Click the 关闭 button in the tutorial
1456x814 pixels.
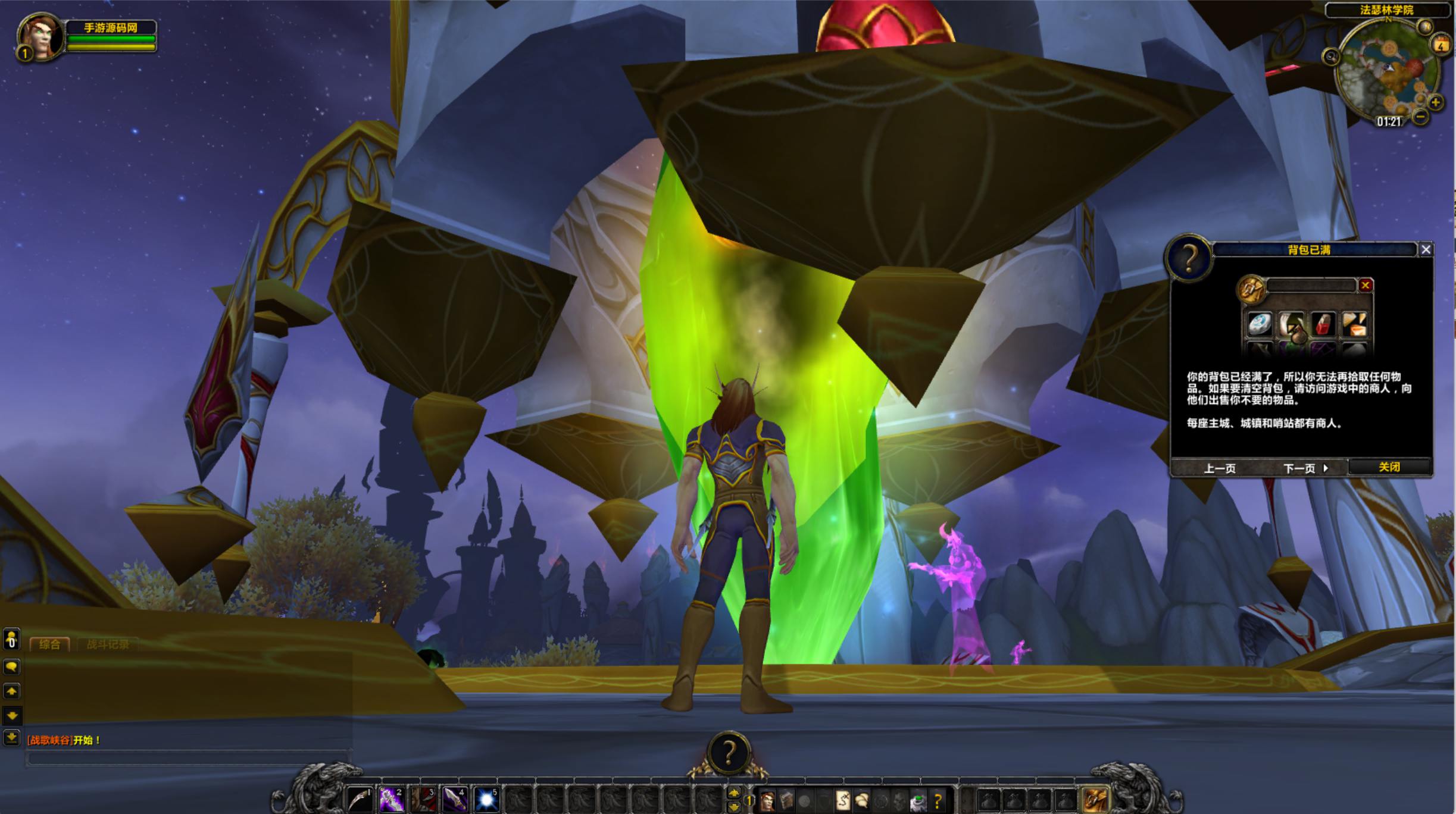[x=1389, y=467]
